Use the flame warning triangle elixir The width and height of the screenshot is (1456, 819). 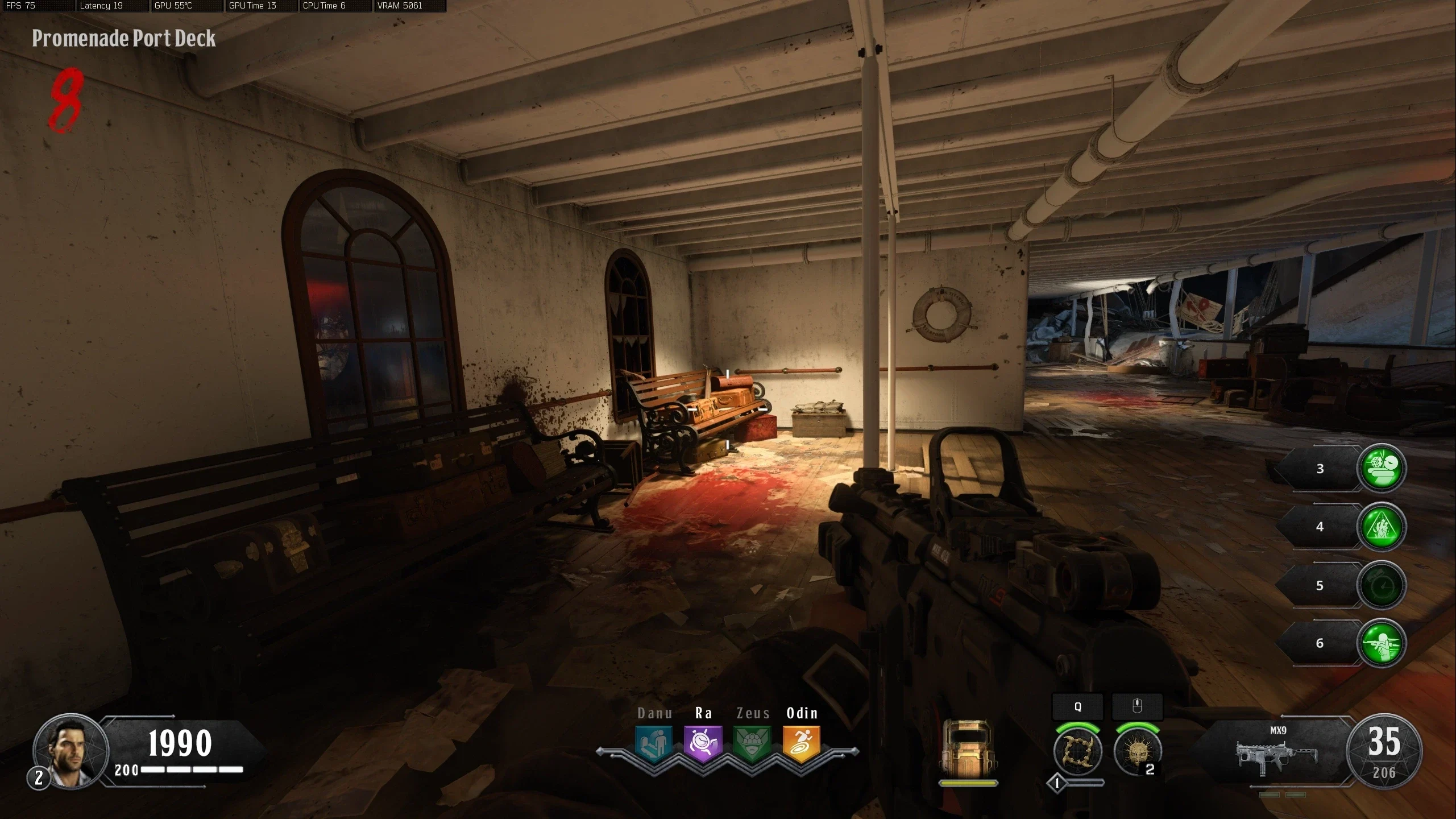1381,527
